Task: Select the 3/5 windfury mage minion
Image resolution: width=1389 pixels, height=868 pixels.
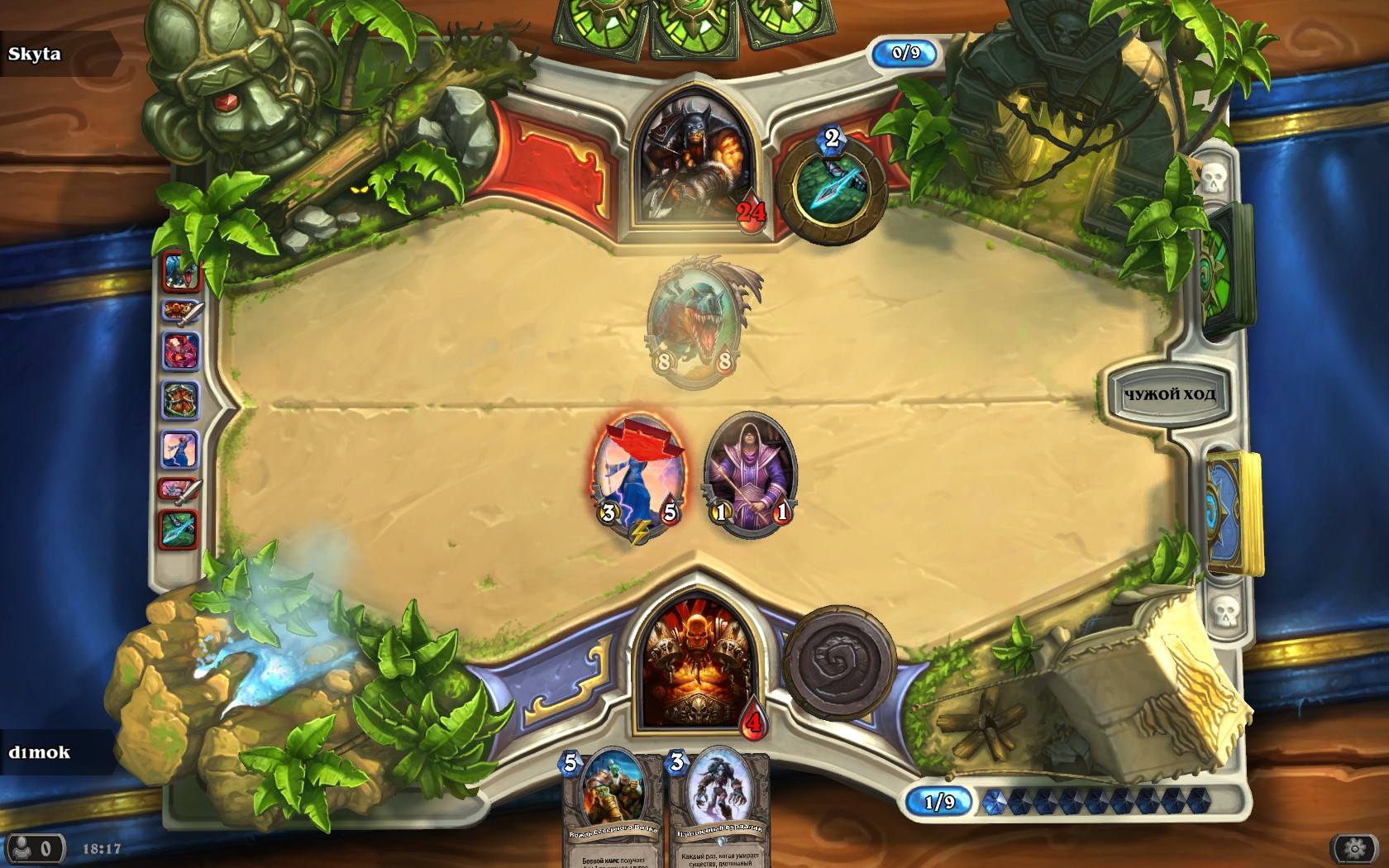Action: (638, 475)
